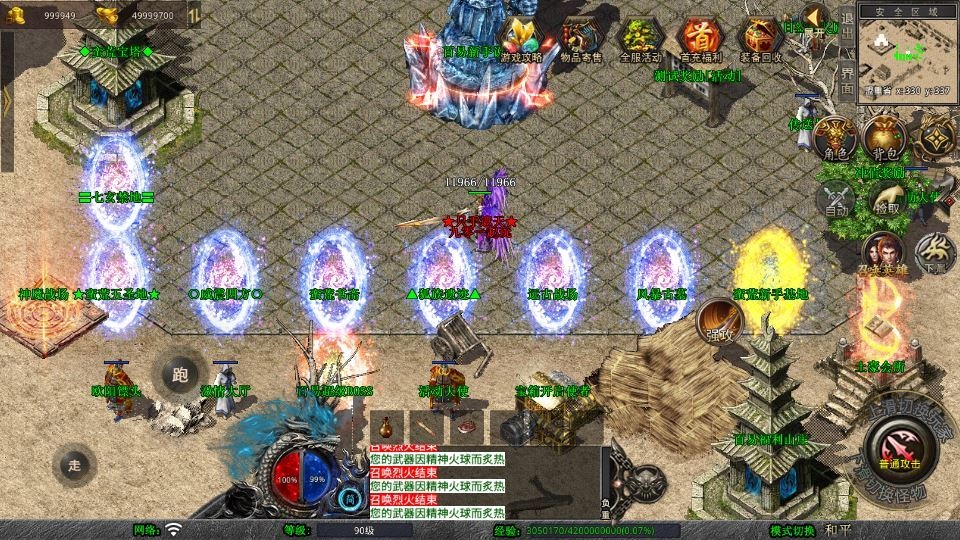Activate the 强攻 power attack skill
This screenshot has width=960, height=540.
click(x=718, y=319)
